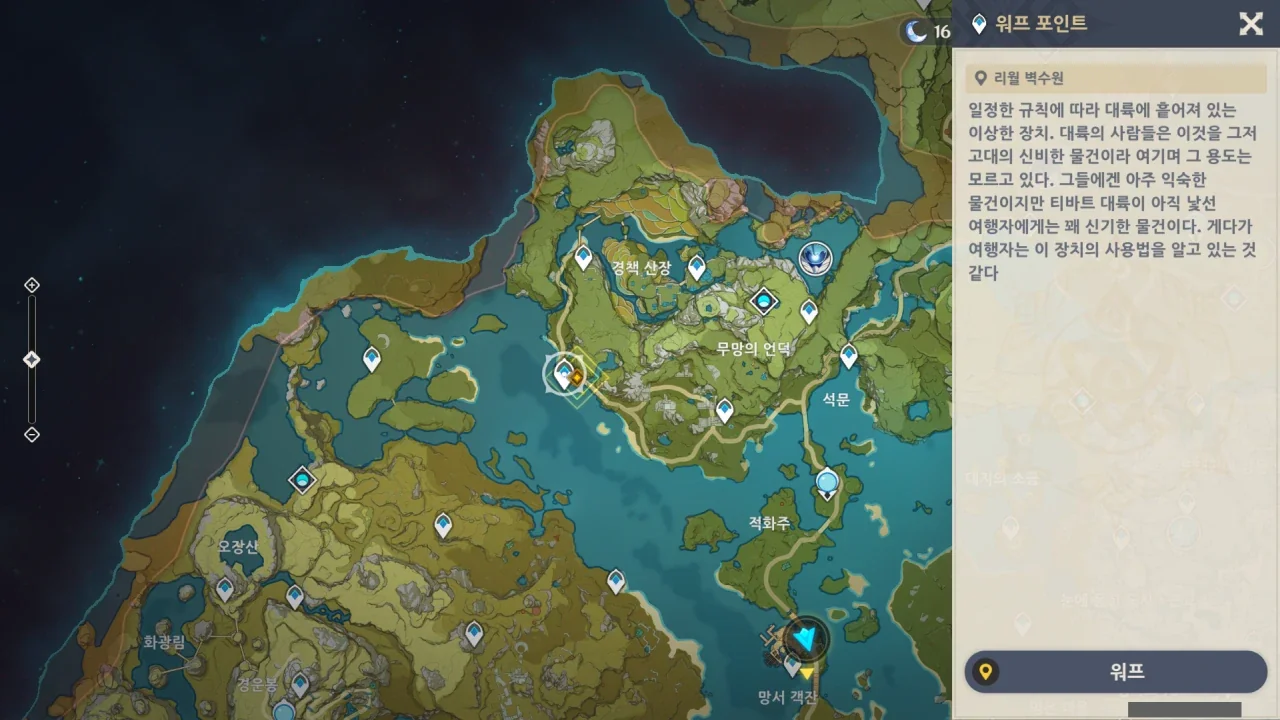Select the waypoint just below 오장산 label
The height and width of the screenshot is (720, 1280).
[225, 589]
